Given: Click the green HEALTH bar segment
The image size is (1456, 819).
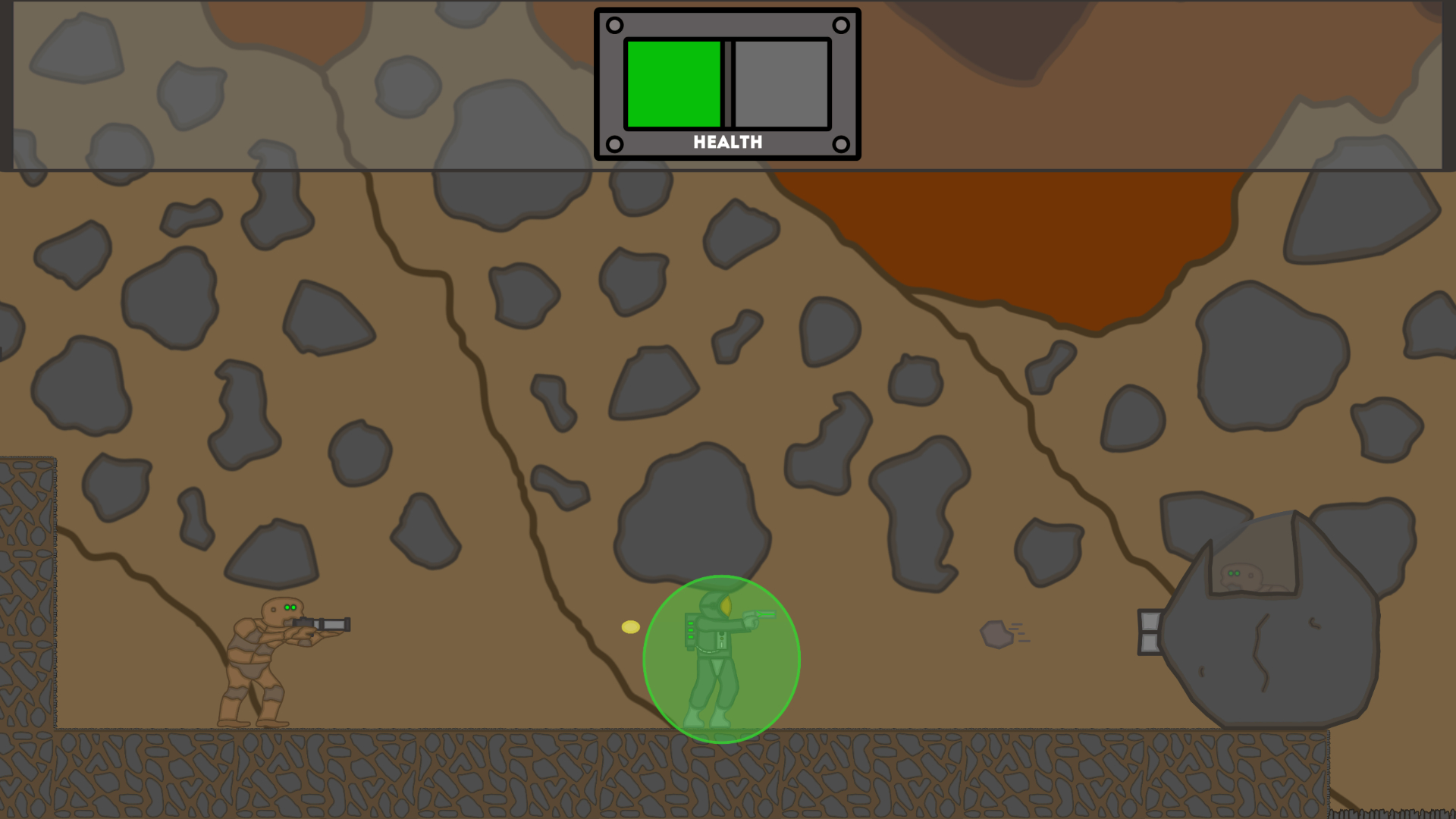Looking at the screenshot, I should coord(675,83).
